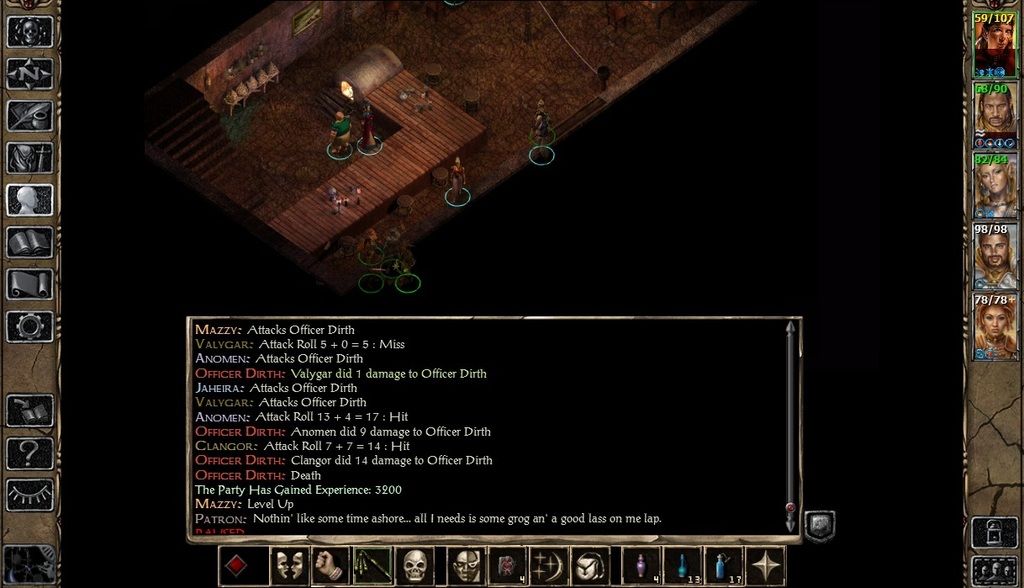Open the mage spellbook button
1024x588 pixels.
pyautogui.click(x=30, y=242)
